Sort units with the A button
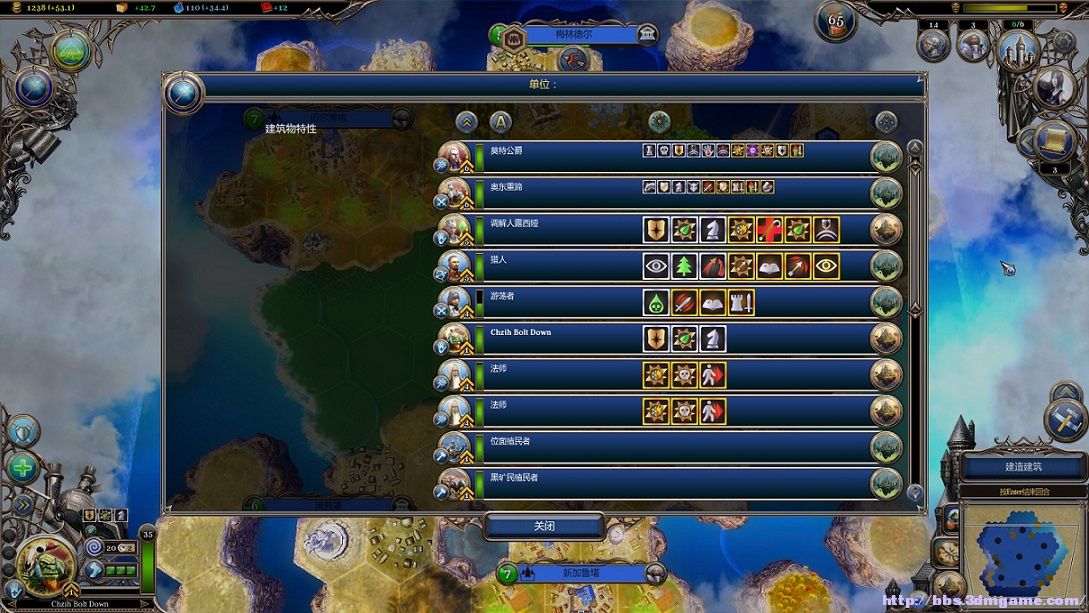This screenshot has height=613, width=1089. 500,122
